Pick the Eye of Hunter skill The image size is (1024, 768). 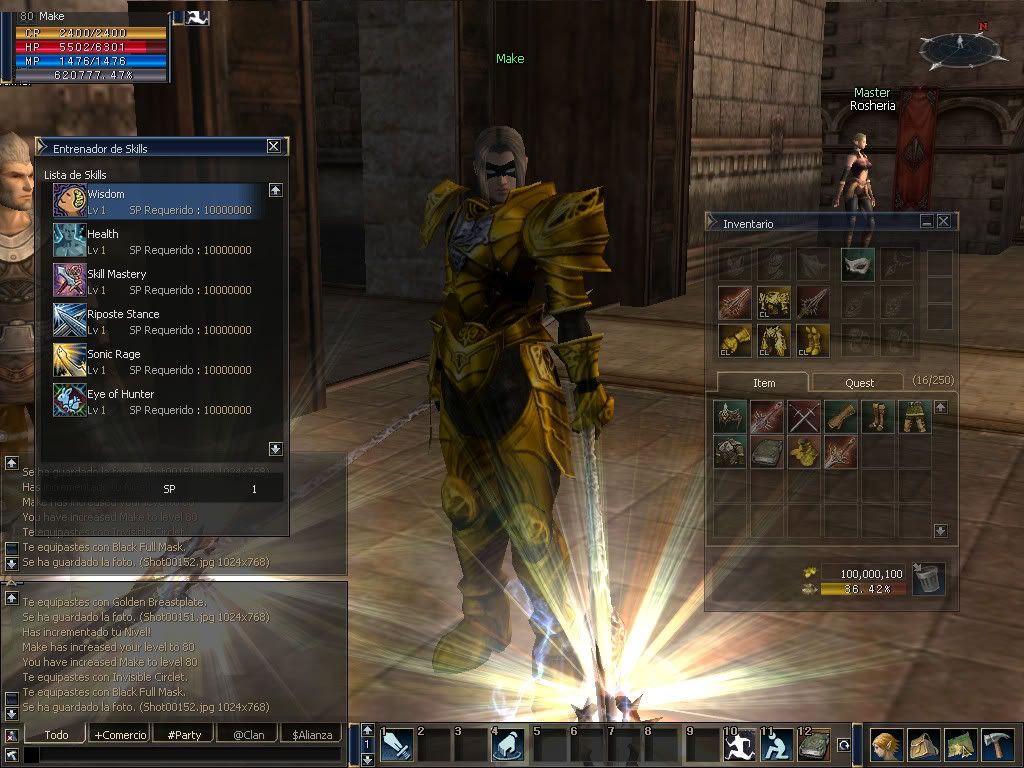pyautogui.click(x=160, y=401)
